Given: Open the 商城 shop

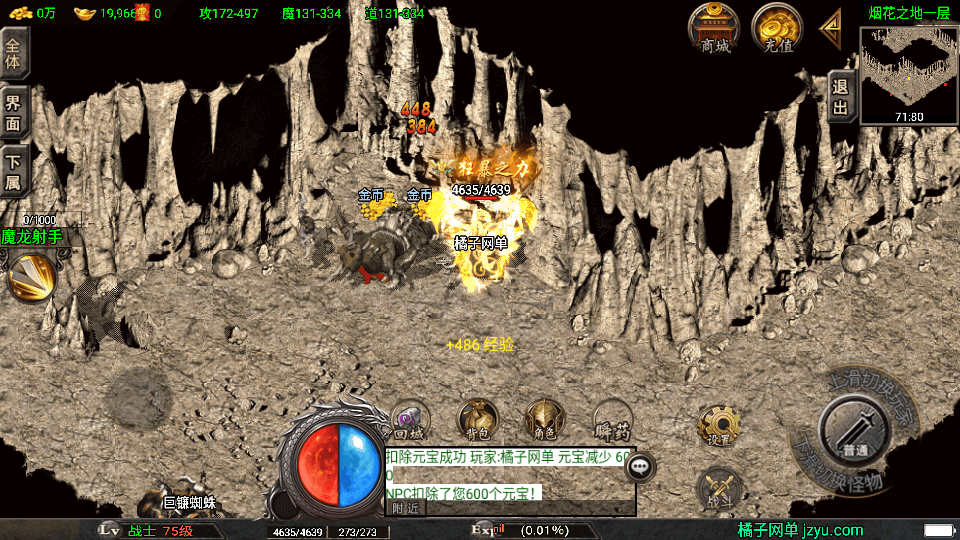Looking at the screenshot, I should tap(714, 27).
